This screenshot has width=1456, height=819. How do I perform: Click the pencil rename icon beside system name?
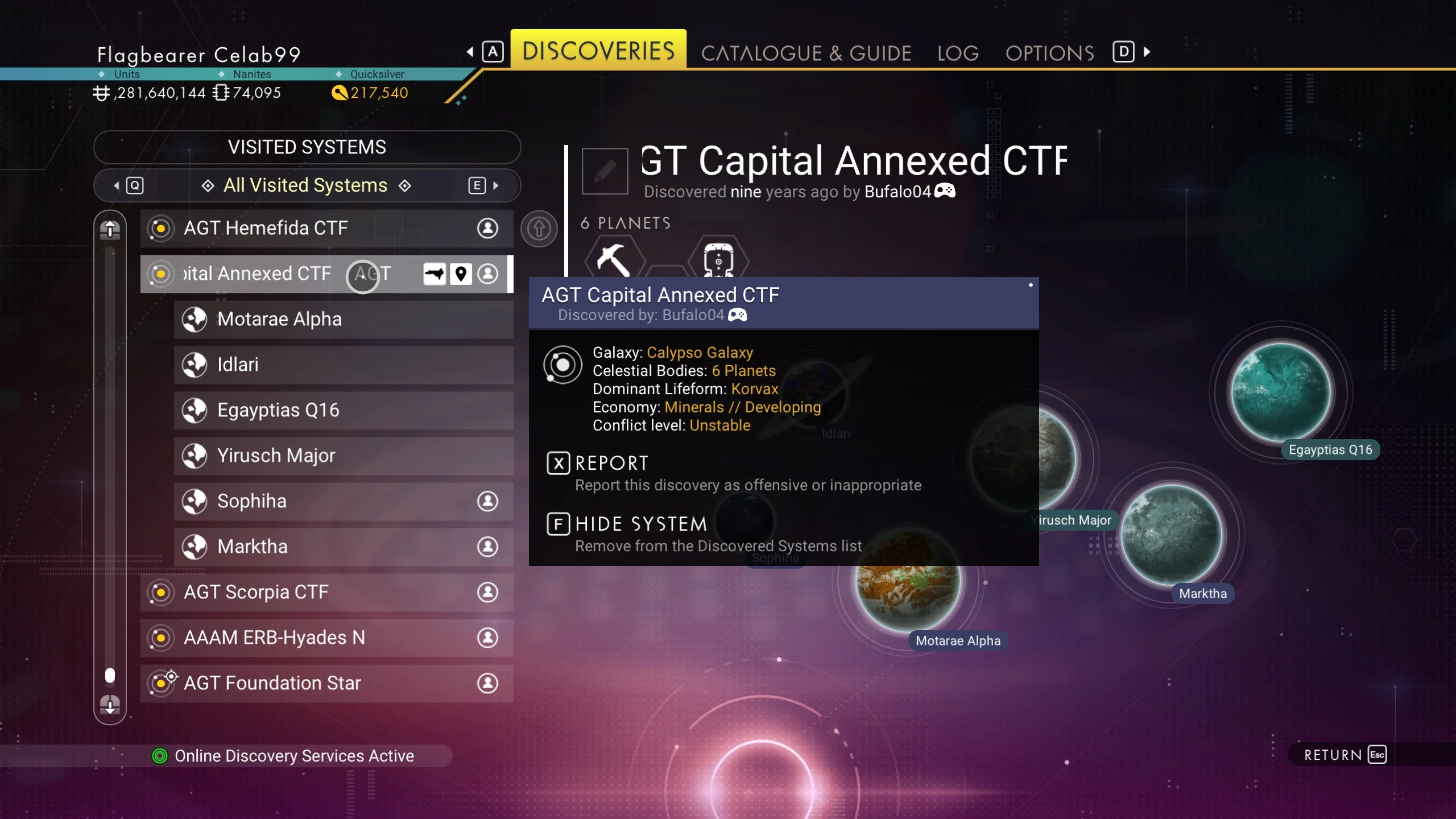point(605,171)
